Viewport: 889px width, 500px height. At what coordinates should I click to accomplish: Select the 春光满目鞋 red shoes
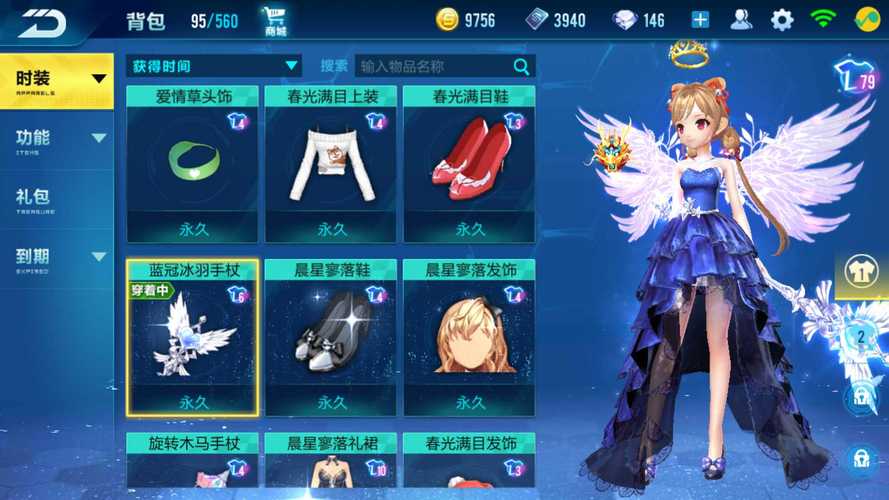click(x=469, y=164)
